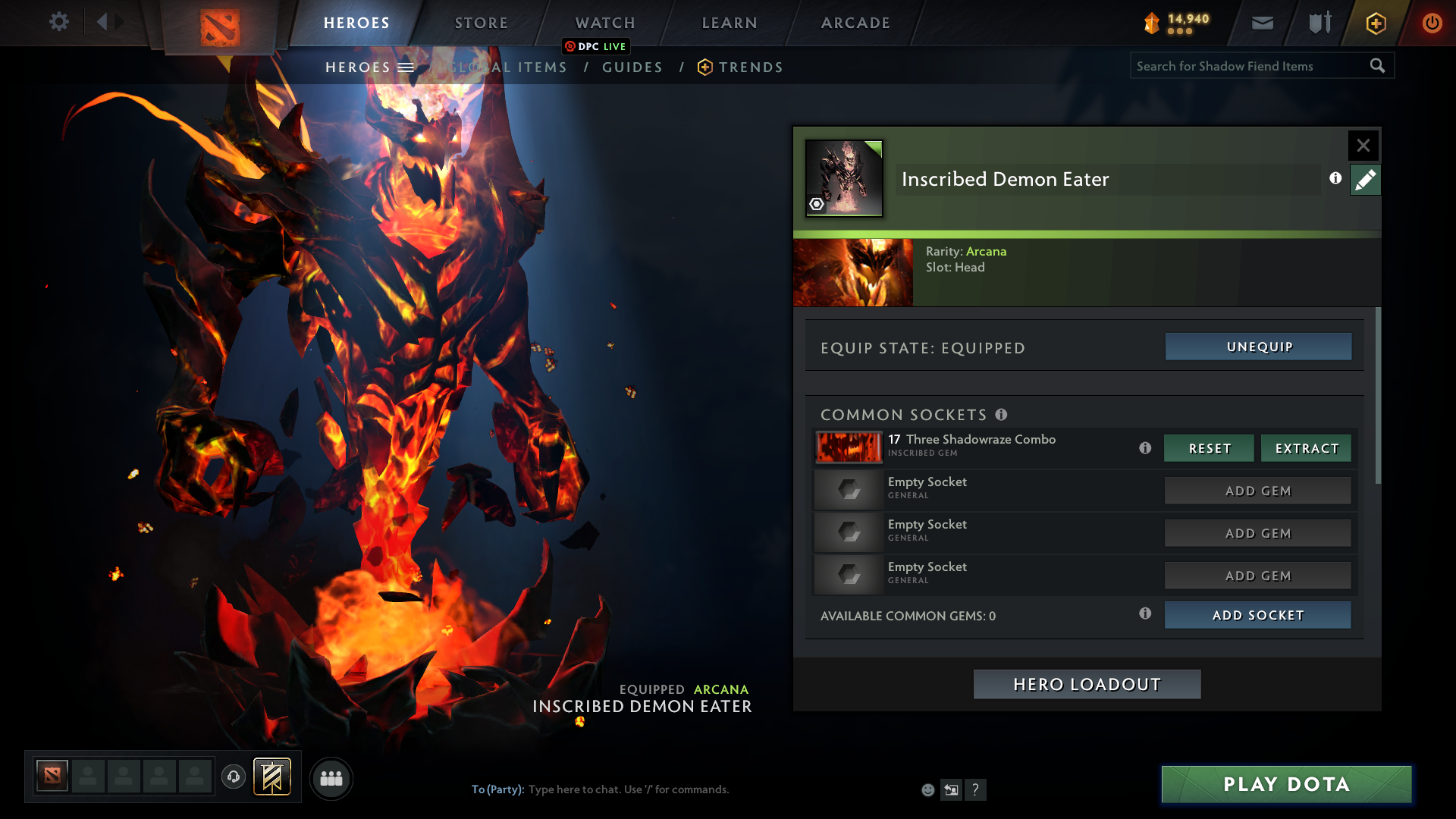Open the Heroes hamburger menu
Image resolution: width=1456 pixels, height=819 pixels.
pos(406,67)
